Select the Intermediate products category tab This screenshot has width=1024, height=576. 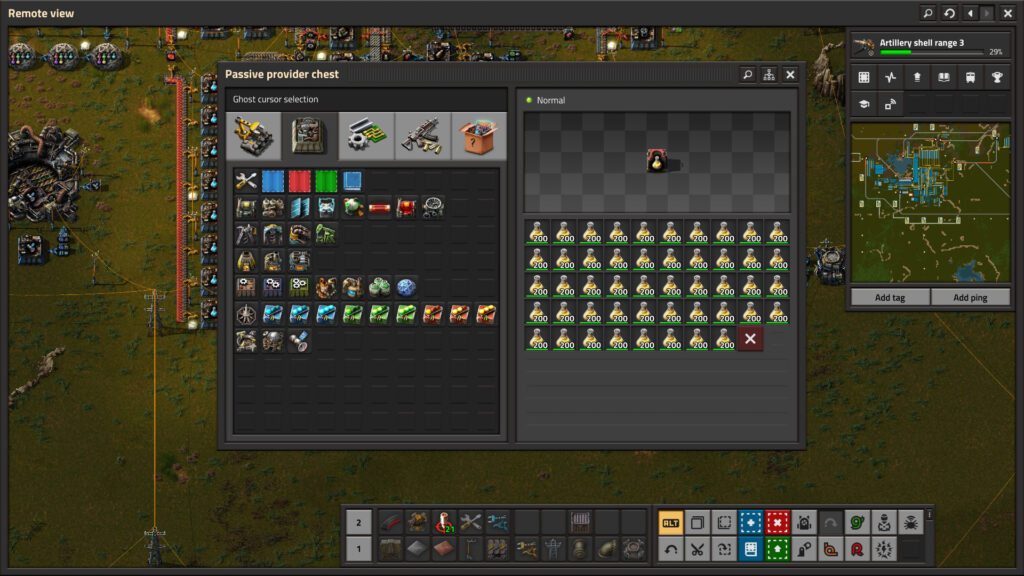click(x=367, y=136)
